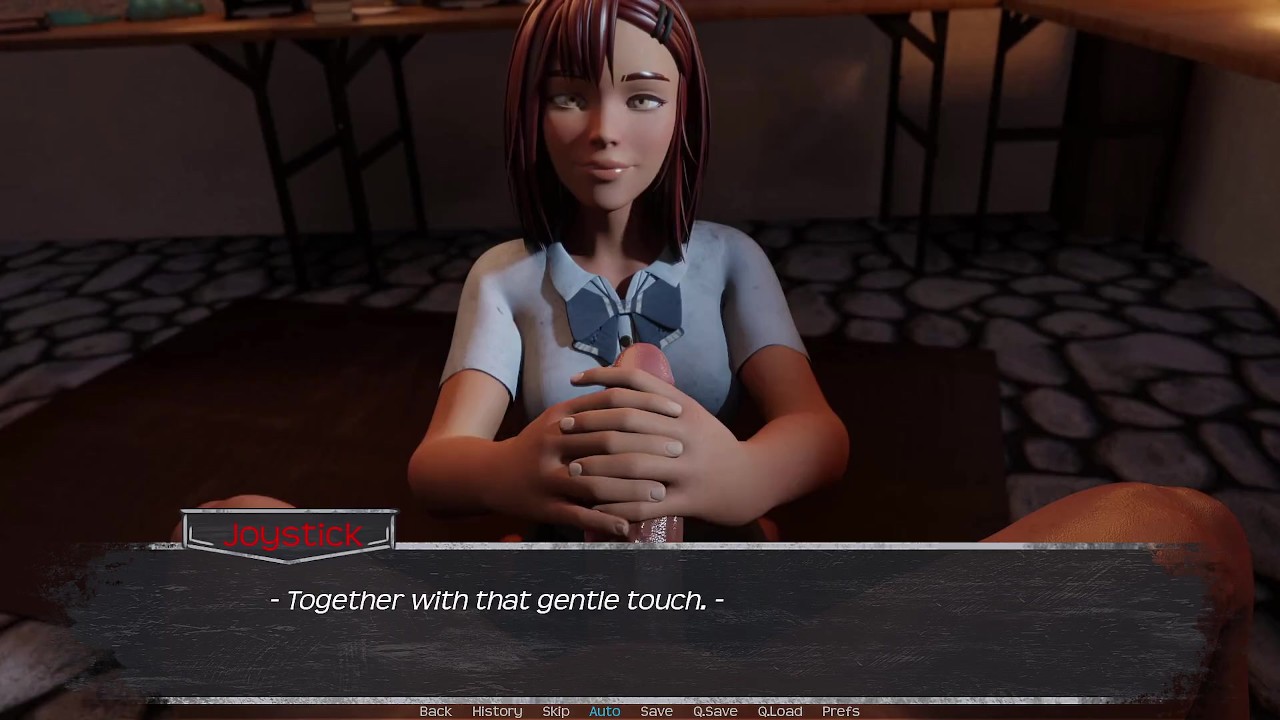Quick save with Q.Save
1280x720 pixels.
[x=715, y=711]
